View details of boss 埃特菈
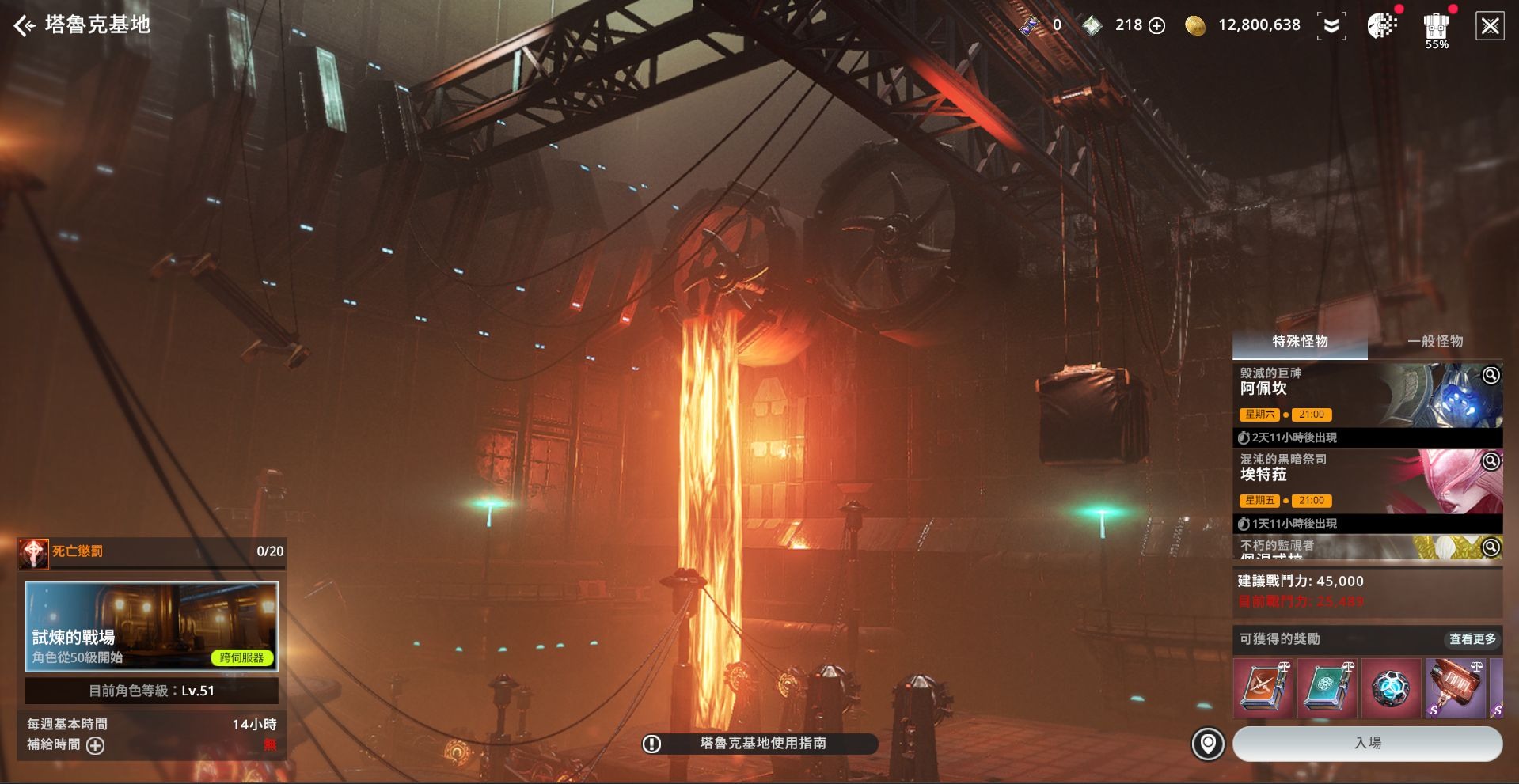Image resolution: width=1519 pixels, height=784 pixels. (1491, 461)
